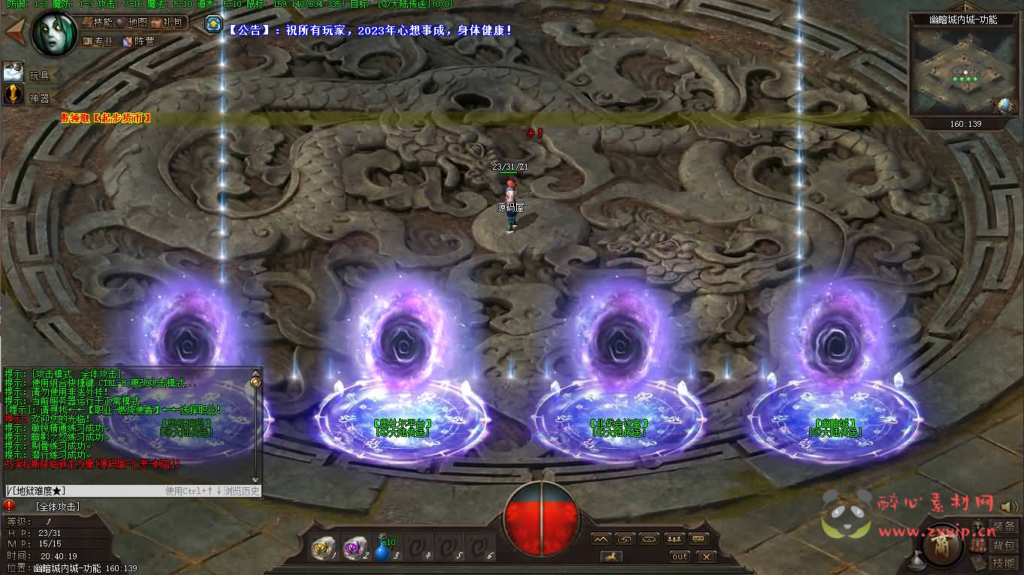Use the blue mana potion in slot 3

[x=384, y=547]
